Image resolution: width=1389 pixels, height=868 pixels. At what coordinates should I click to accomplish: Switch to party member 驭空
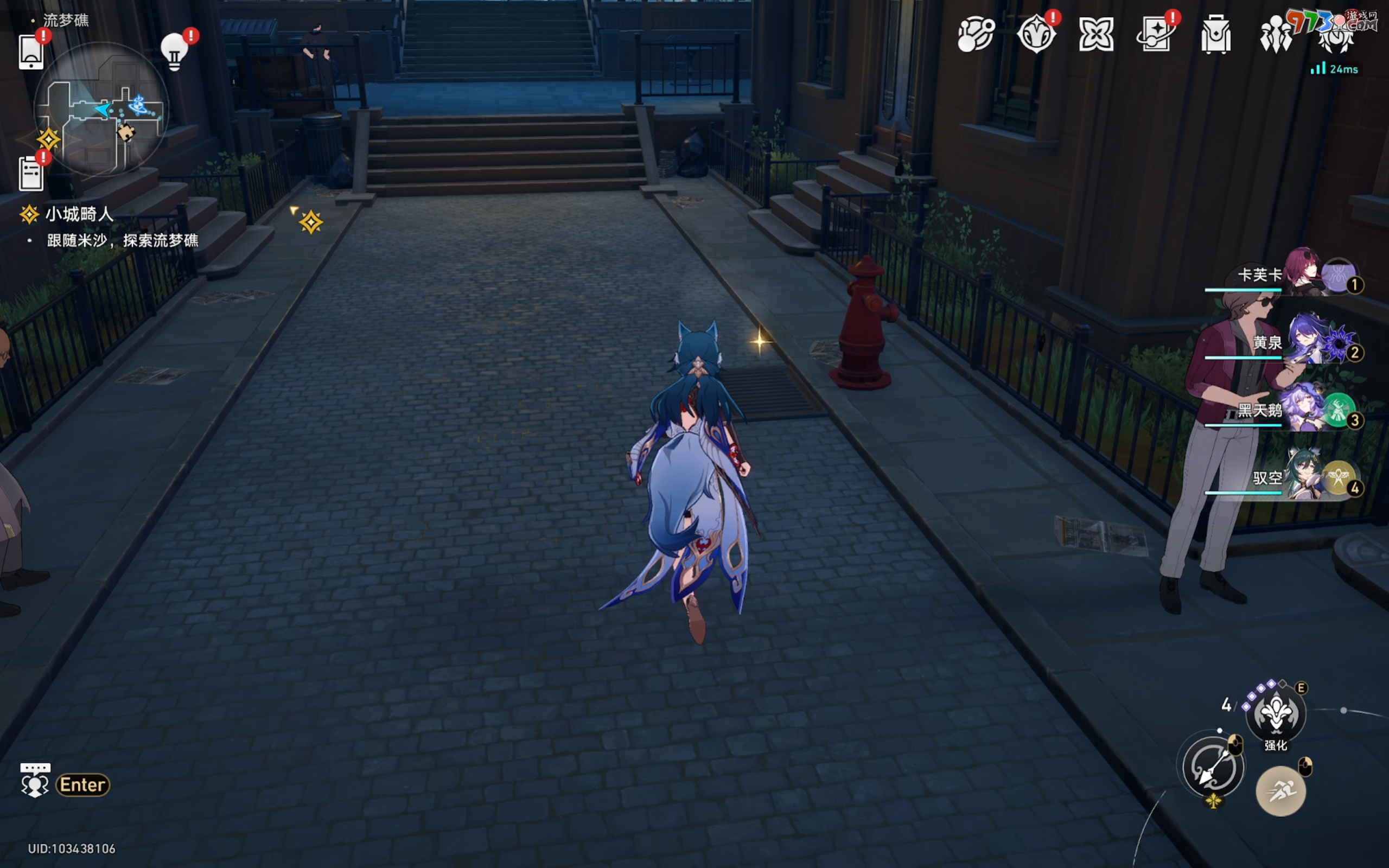(1303, 477)
